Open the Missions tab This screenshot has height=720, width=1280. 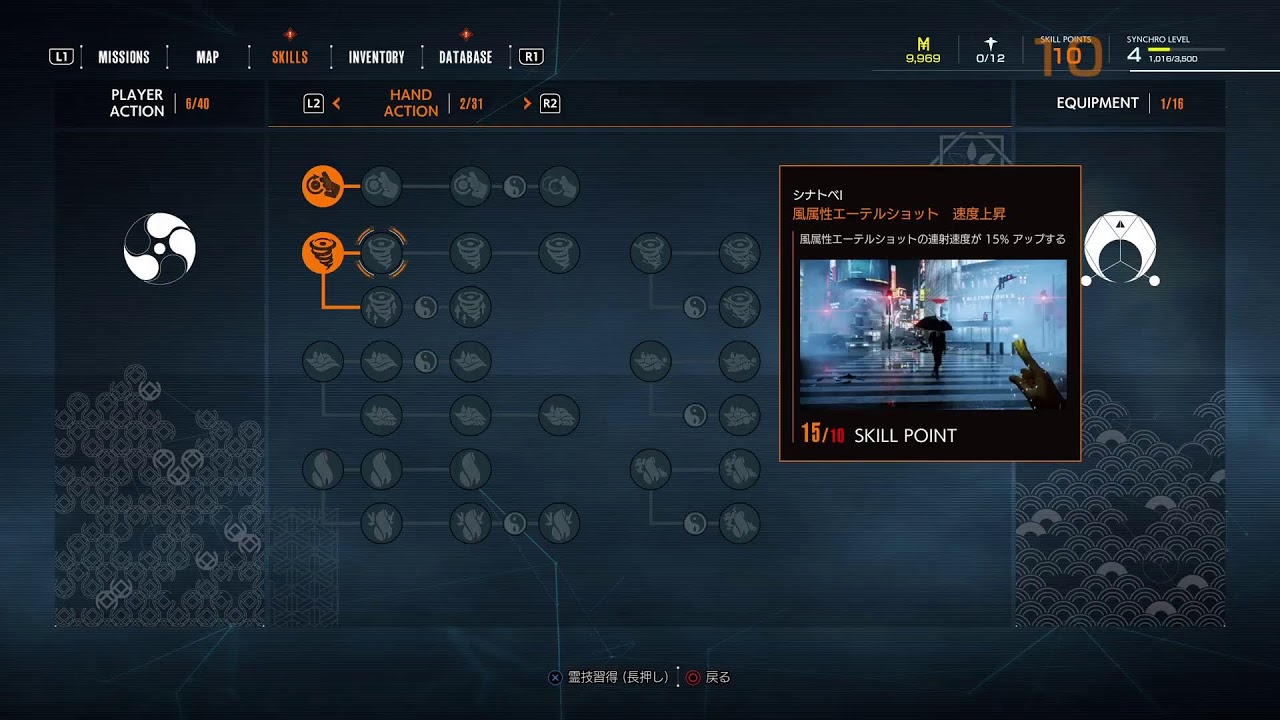click(x=124, y=57)
